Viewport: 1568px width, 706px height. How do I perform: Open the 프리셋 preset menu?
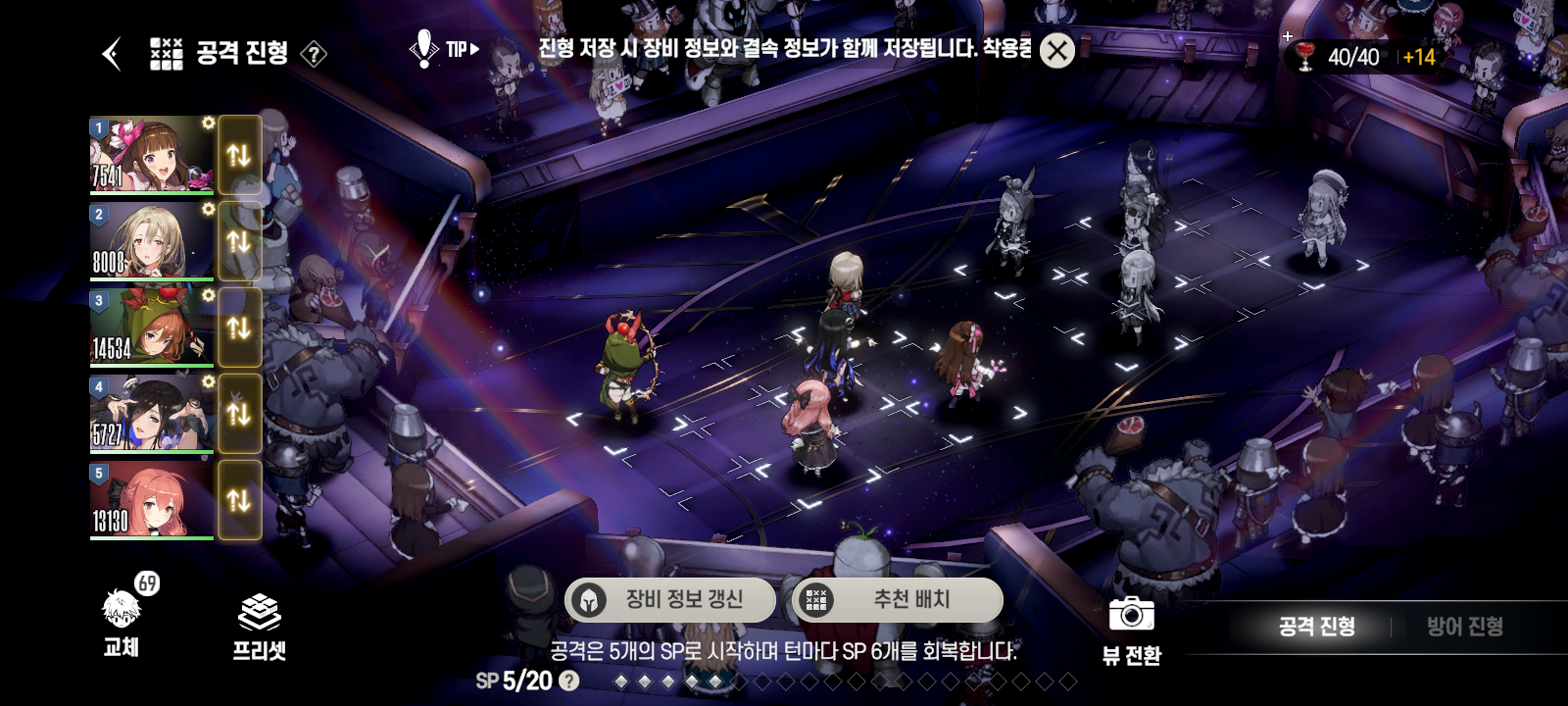259,628
